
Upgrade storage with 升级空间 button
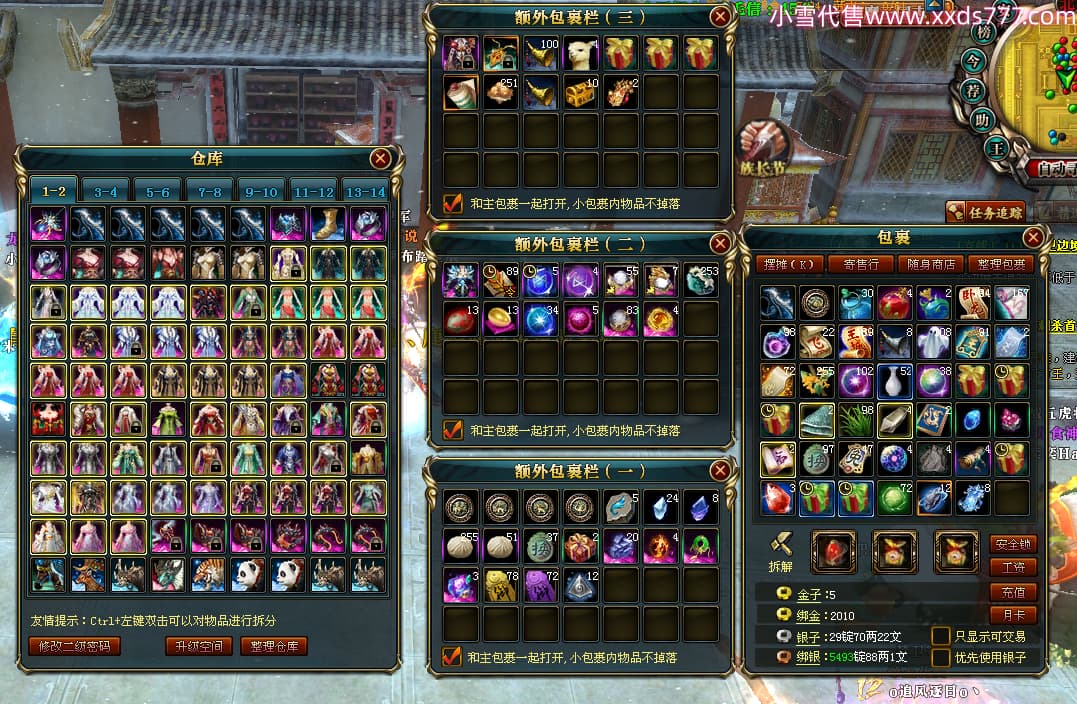(x=199, y=646)
